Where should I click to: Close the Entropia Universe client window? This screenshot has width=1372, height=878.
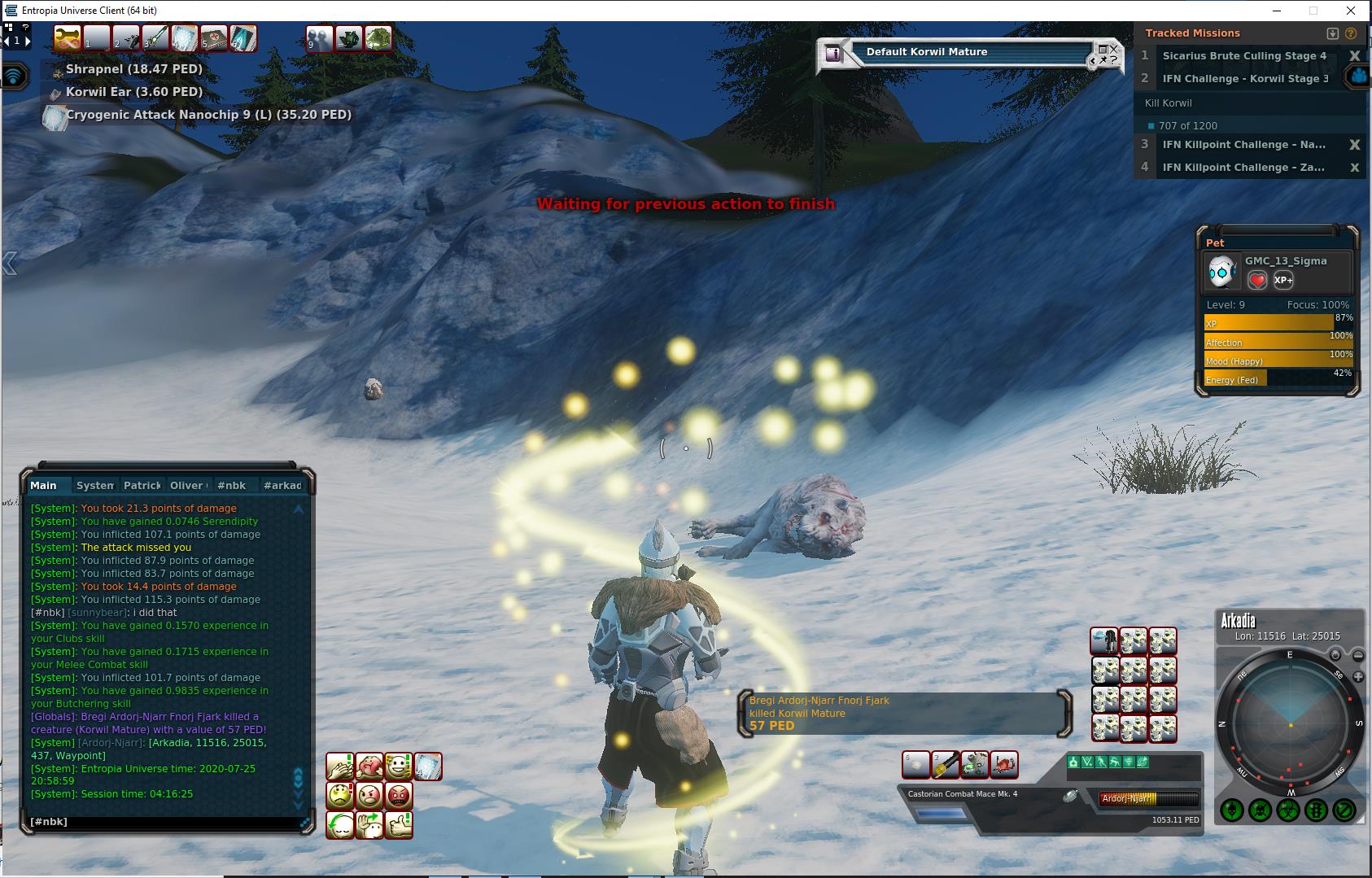coord(1352,11)
